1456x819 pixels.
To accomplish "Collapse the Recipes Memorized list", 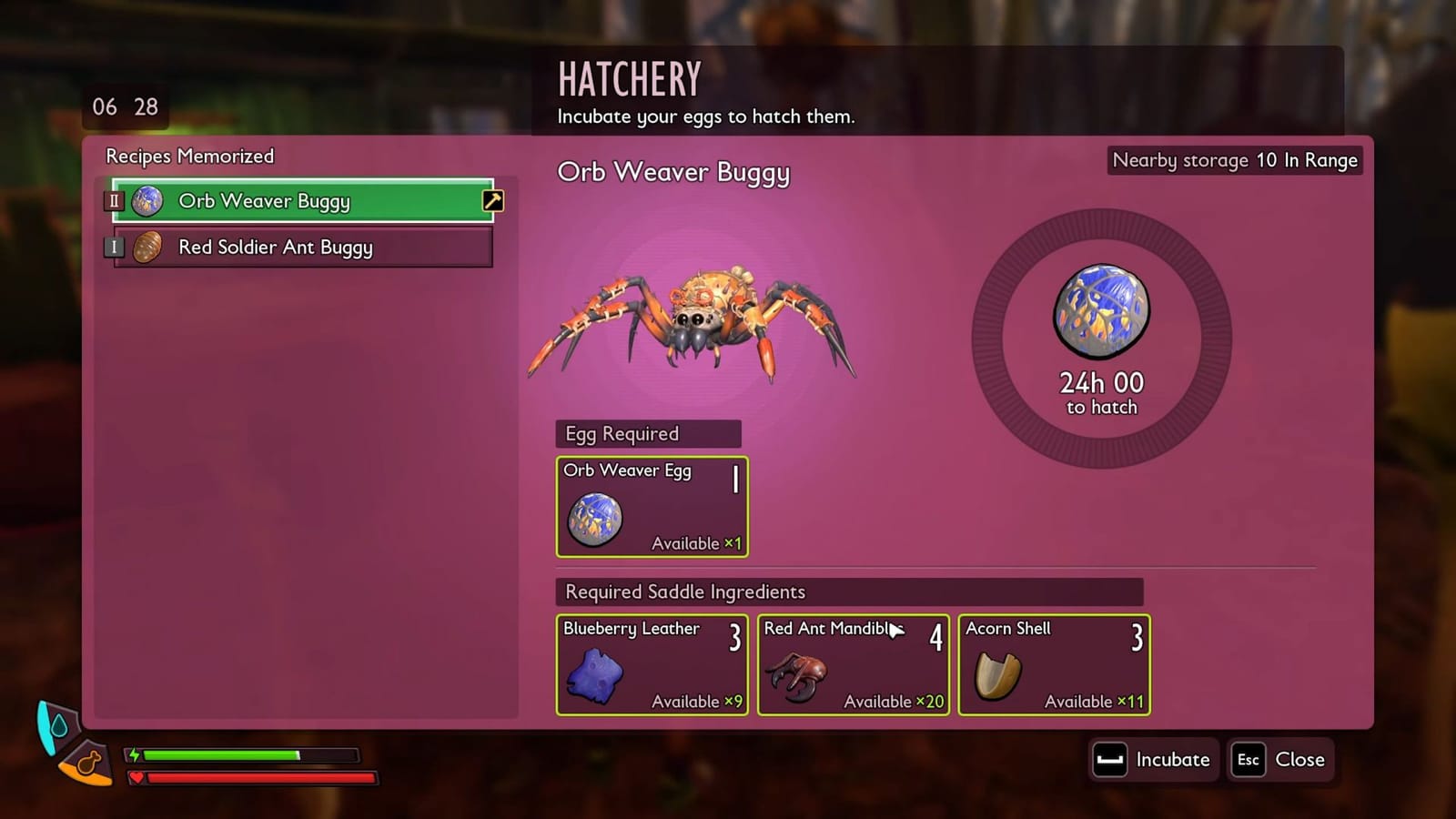I will [x=188, y=157].
